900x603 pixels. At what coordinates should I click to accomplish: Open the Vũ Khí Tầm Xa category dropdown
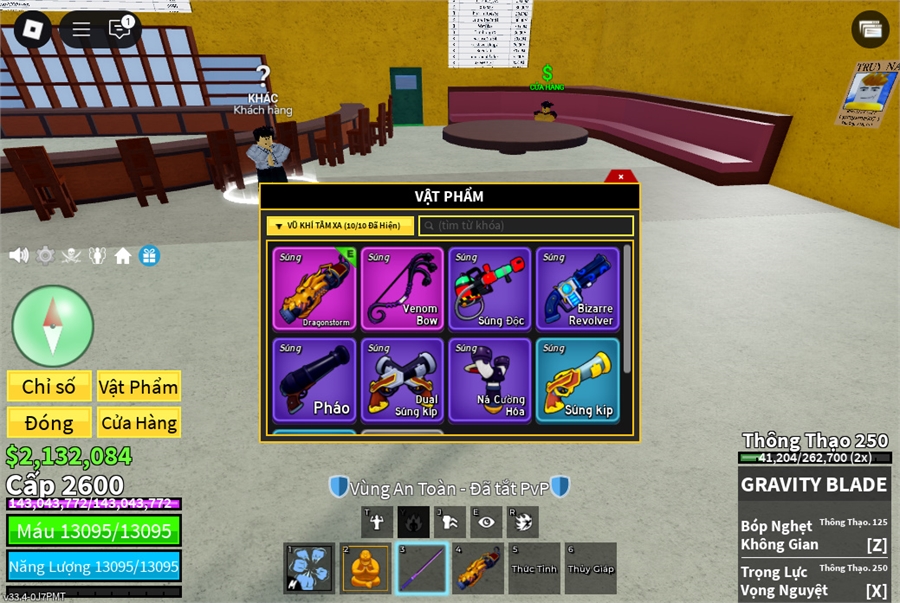tap(340, 226)
